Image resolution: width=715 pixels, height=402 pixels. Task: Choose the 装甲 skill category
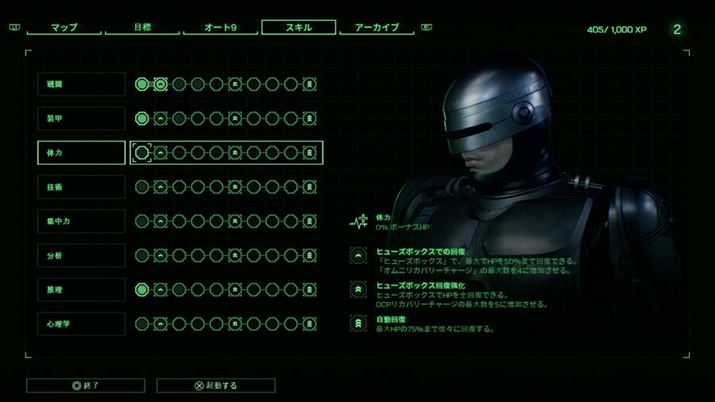tap(81, 118)
